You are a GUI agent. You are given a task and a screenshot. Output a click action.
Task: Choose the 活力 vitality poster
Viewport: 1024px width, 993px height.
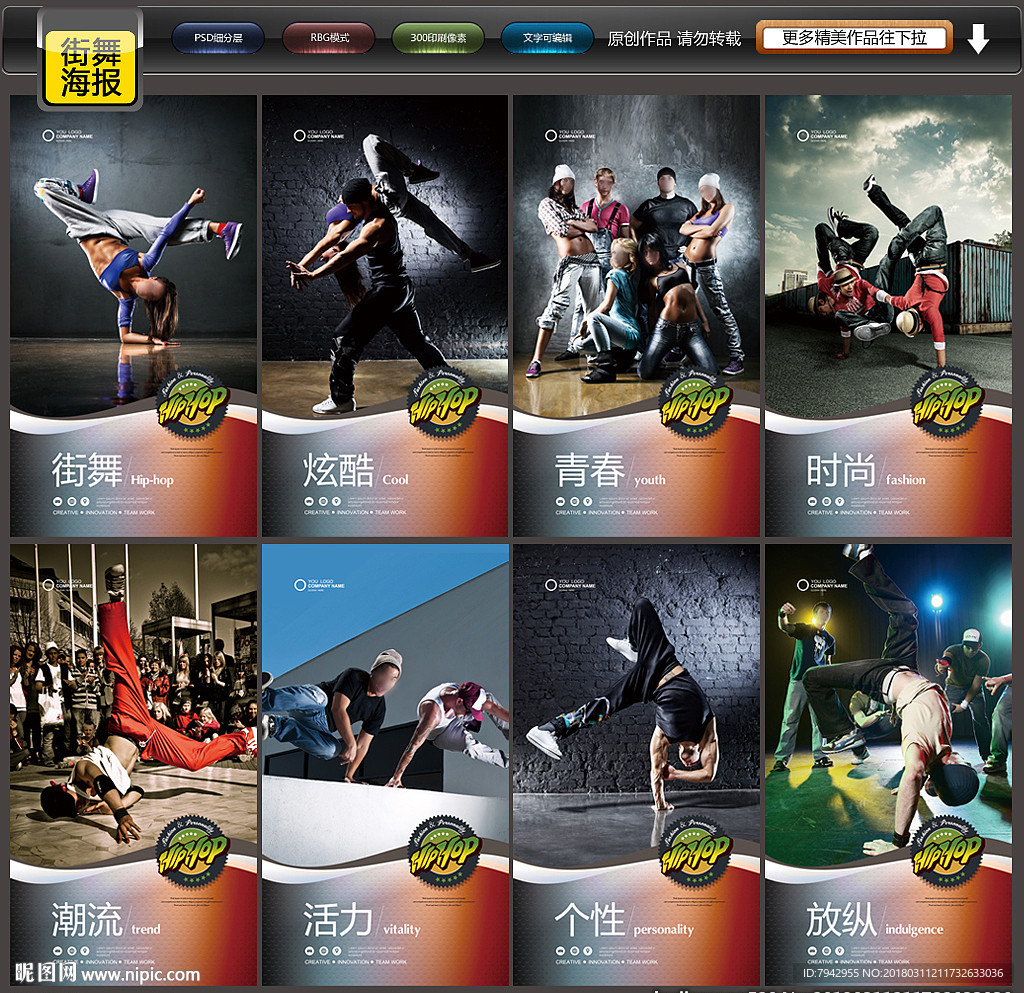385,764
